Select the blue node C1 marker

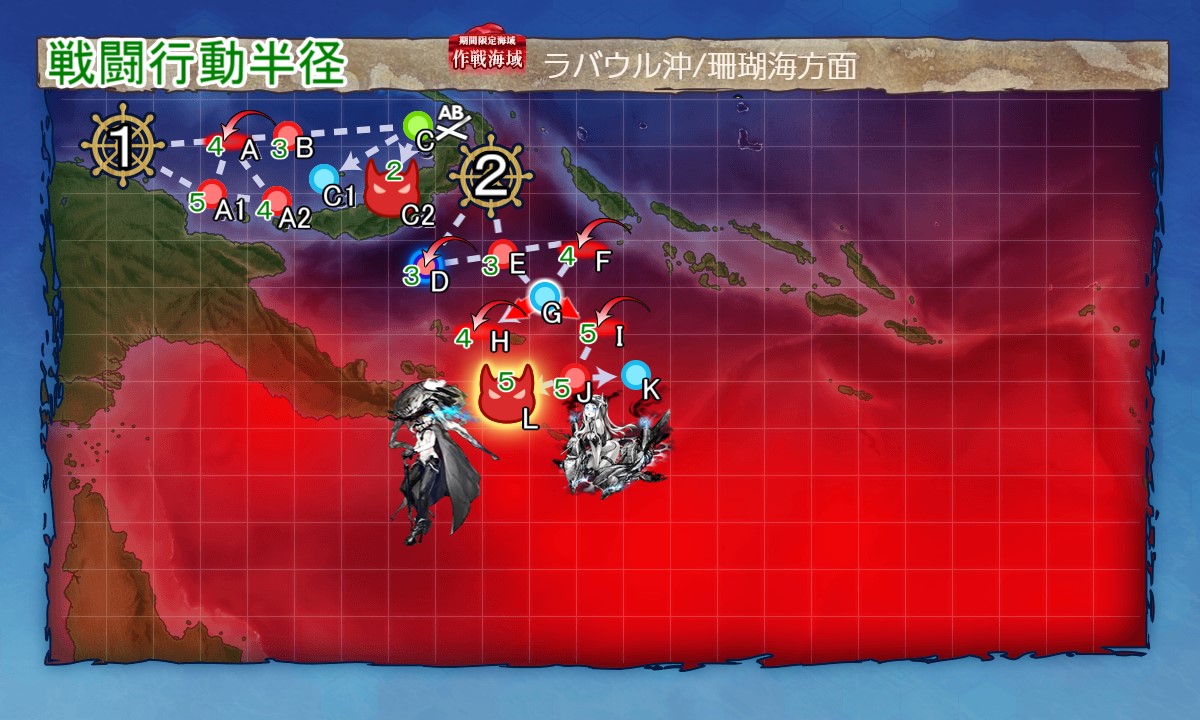pyautogui.click(x=323, y=179)
